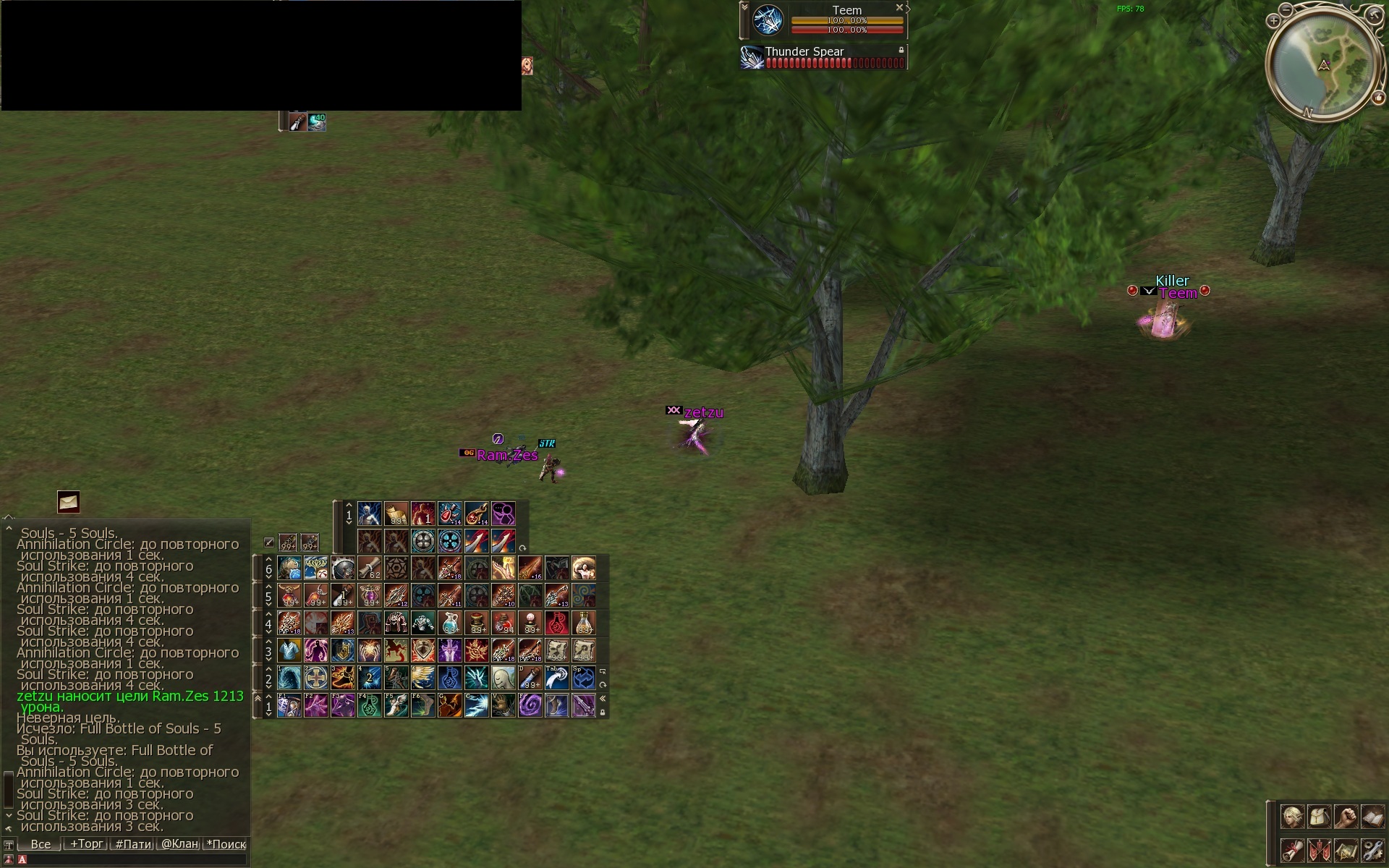This screenshot has height=868, width=1389.
Task: Zoom in the minimap with plus button
Action: (x=1273, y=21)
